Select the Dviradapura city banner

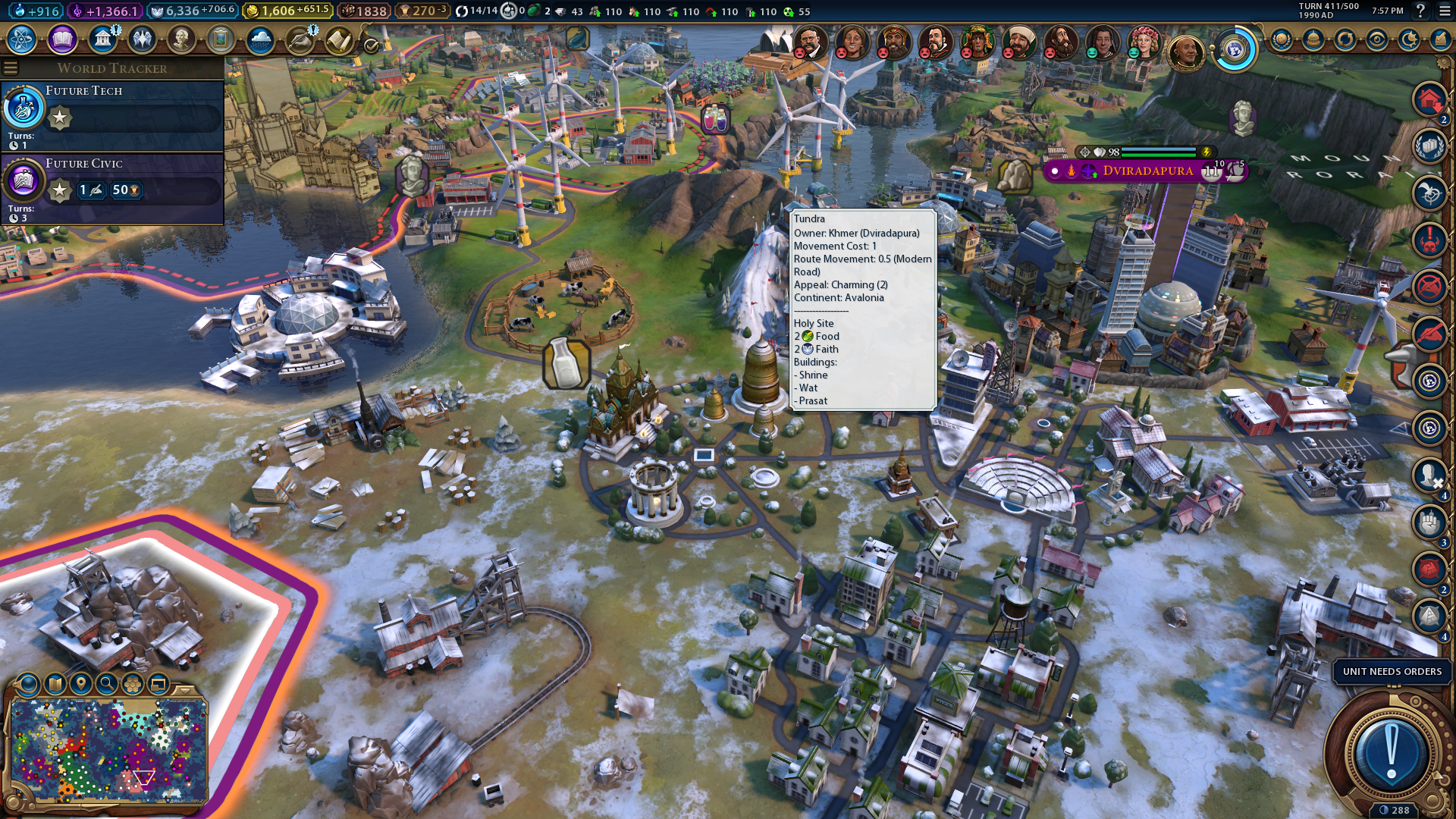click(1147, 171)
